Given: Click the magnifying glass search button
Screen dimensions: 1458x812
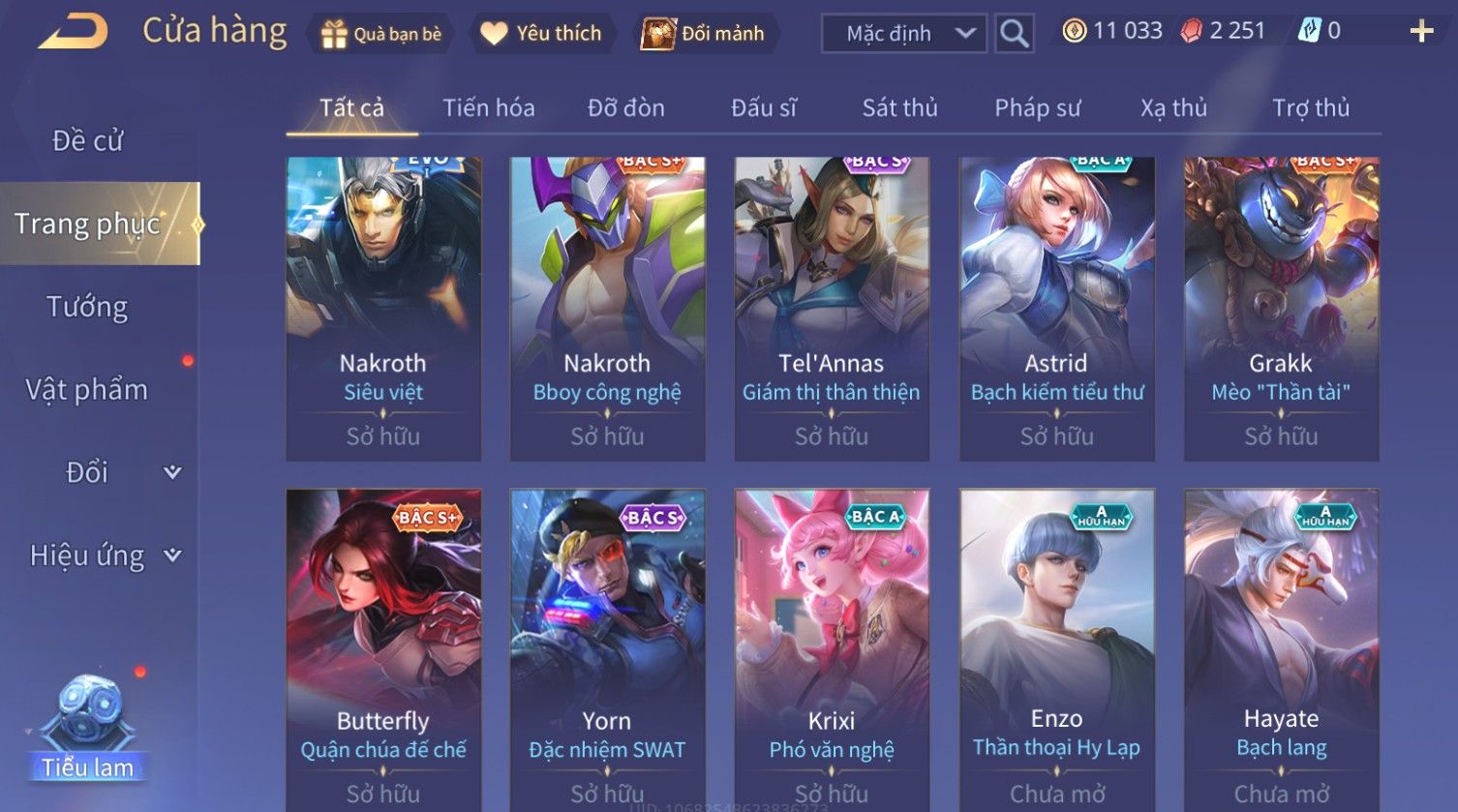Looking at the screenshot, I should tap(1014, 34).
